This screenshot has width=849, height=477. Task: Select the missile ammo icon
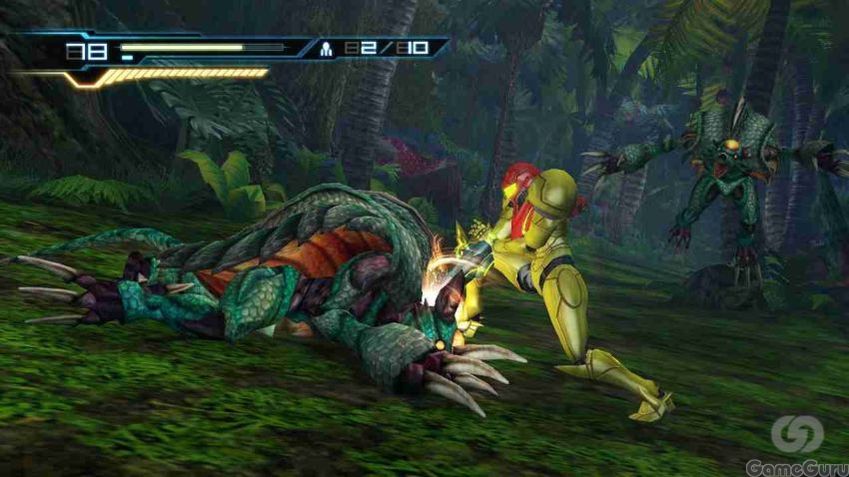[326, 48]
